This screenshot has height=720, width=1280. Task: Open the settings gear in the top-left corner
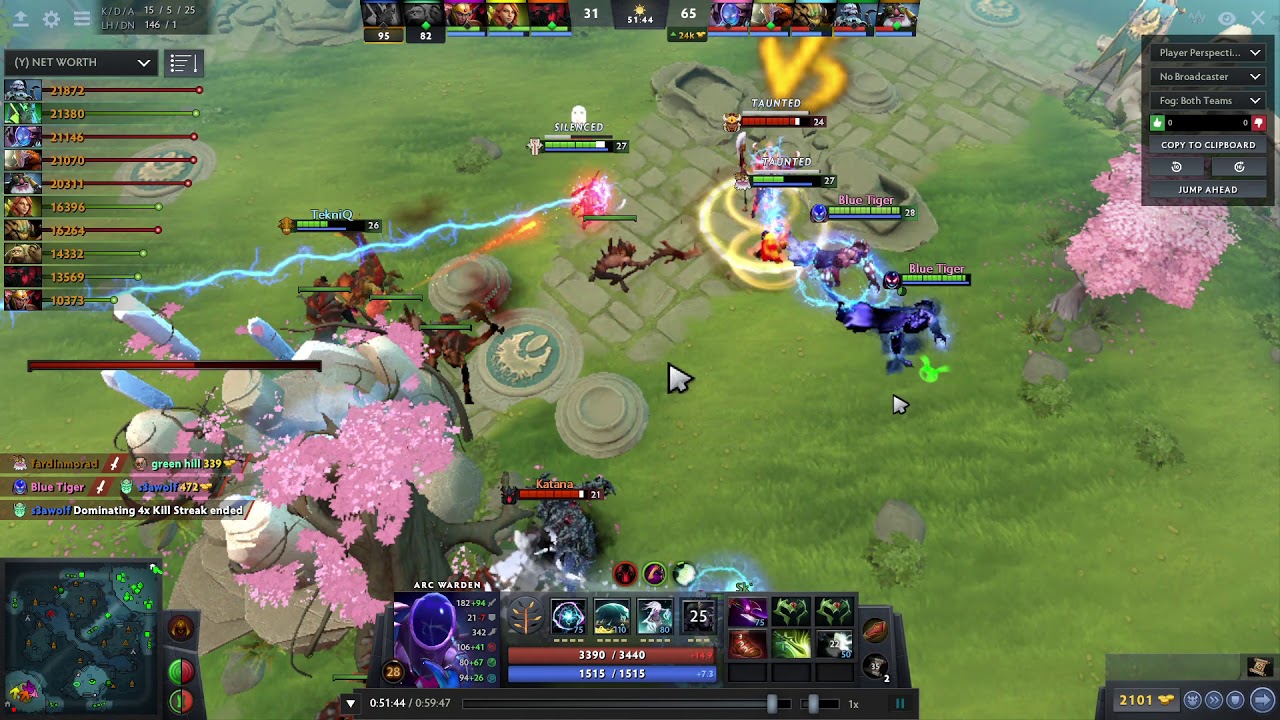click(50, 19)
